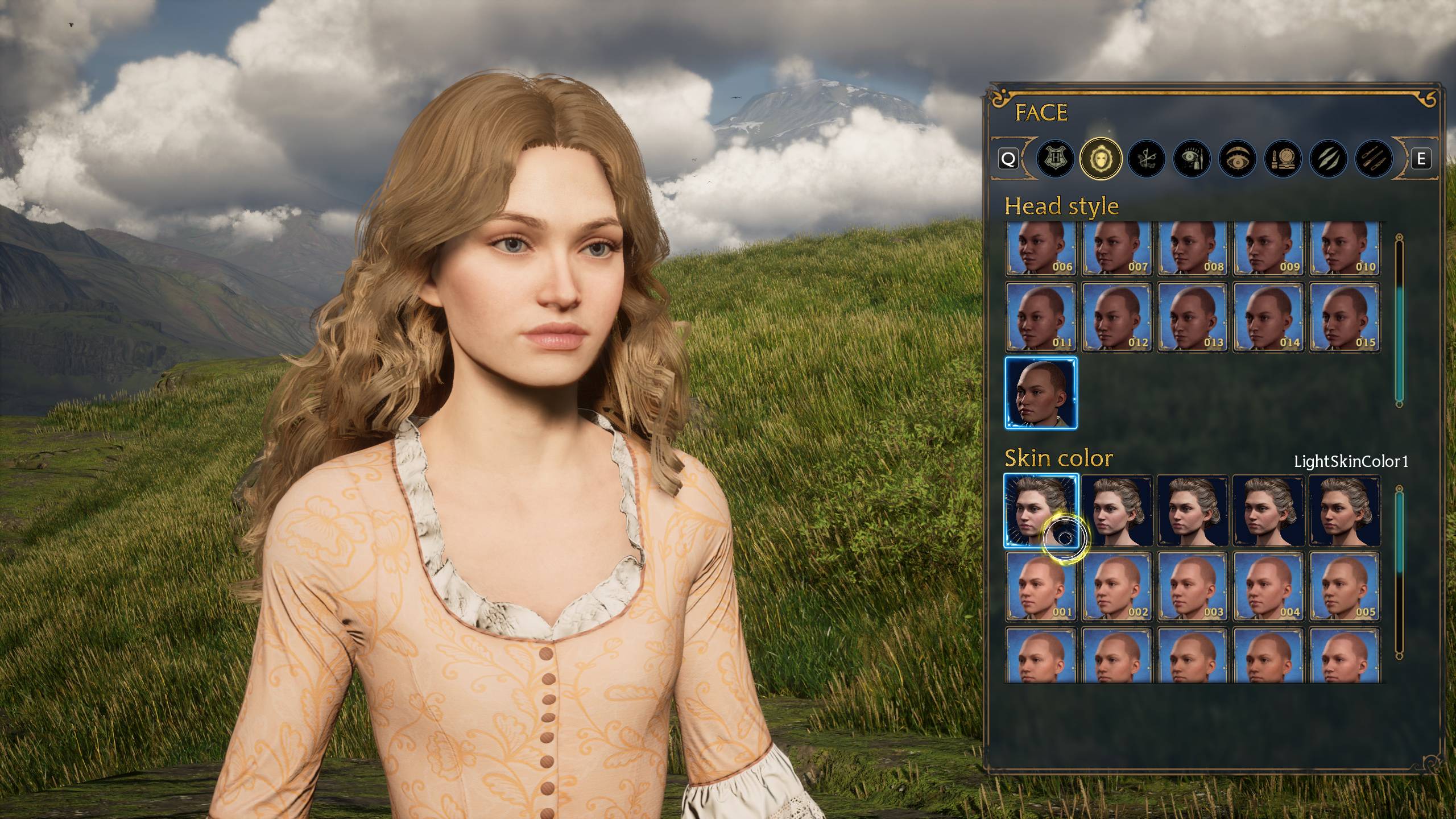Screen dimensions: 1456x819
Task: Pick head style 013
Action: tap(1193, 317)
